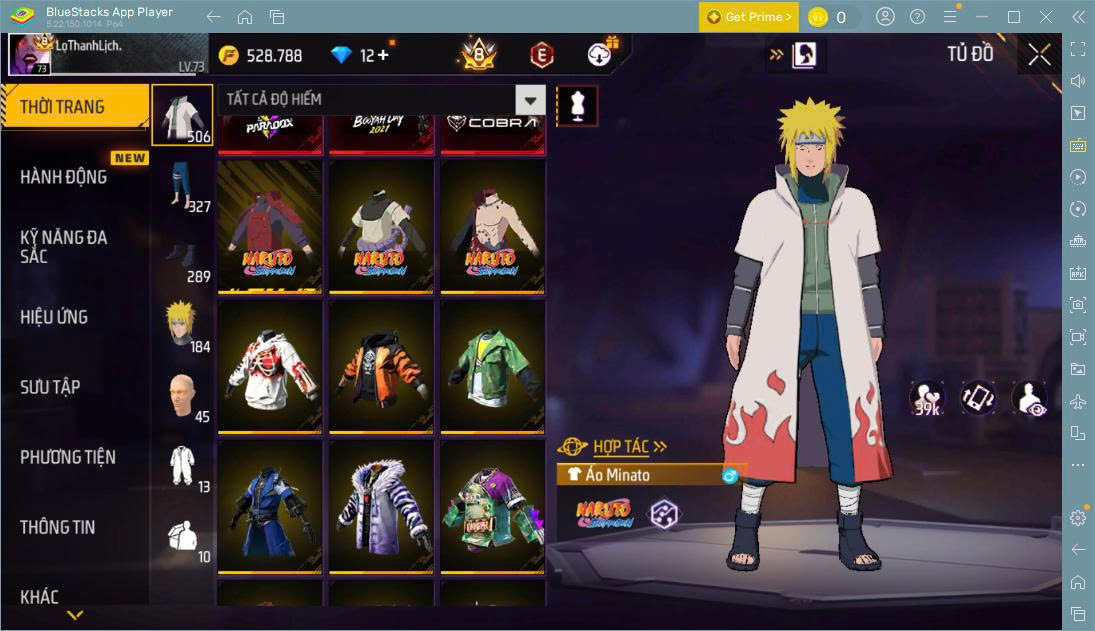The image size is (1095, 631).
Task: Click the mannequin preview icon
Action: tap(577, 105)
